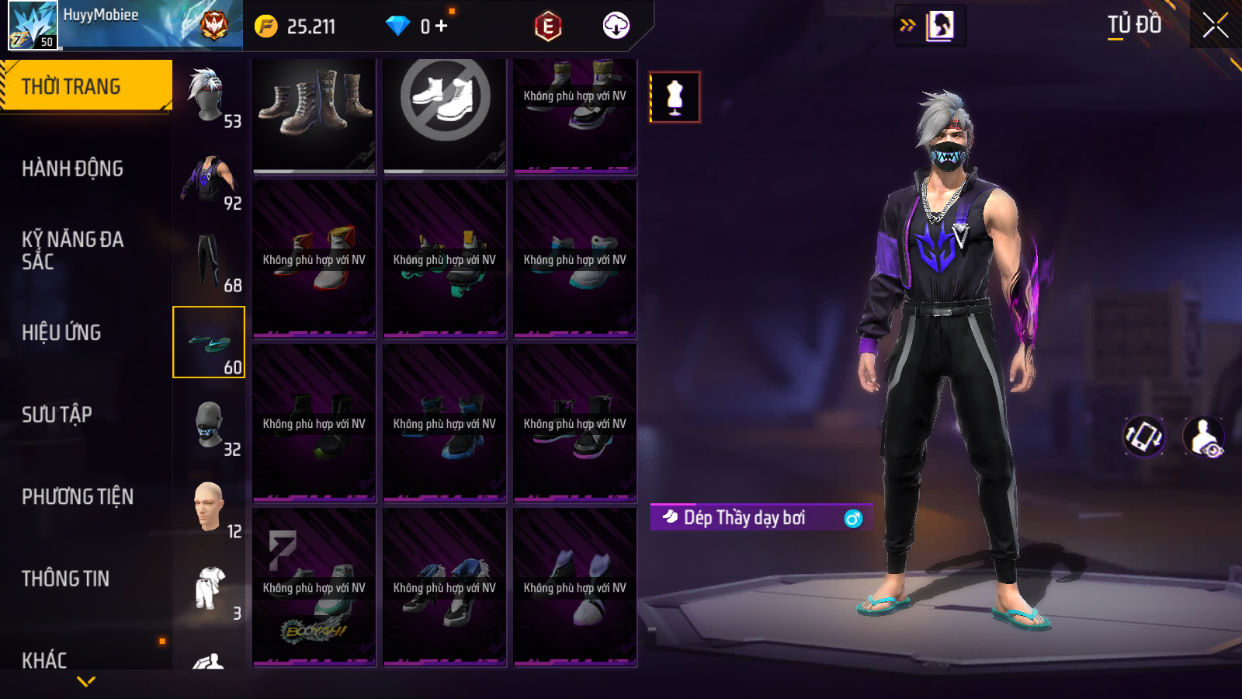Viewport: 1242px width, 699px height.
Task: Choose the bald head face category
Action: pos(209,508)
